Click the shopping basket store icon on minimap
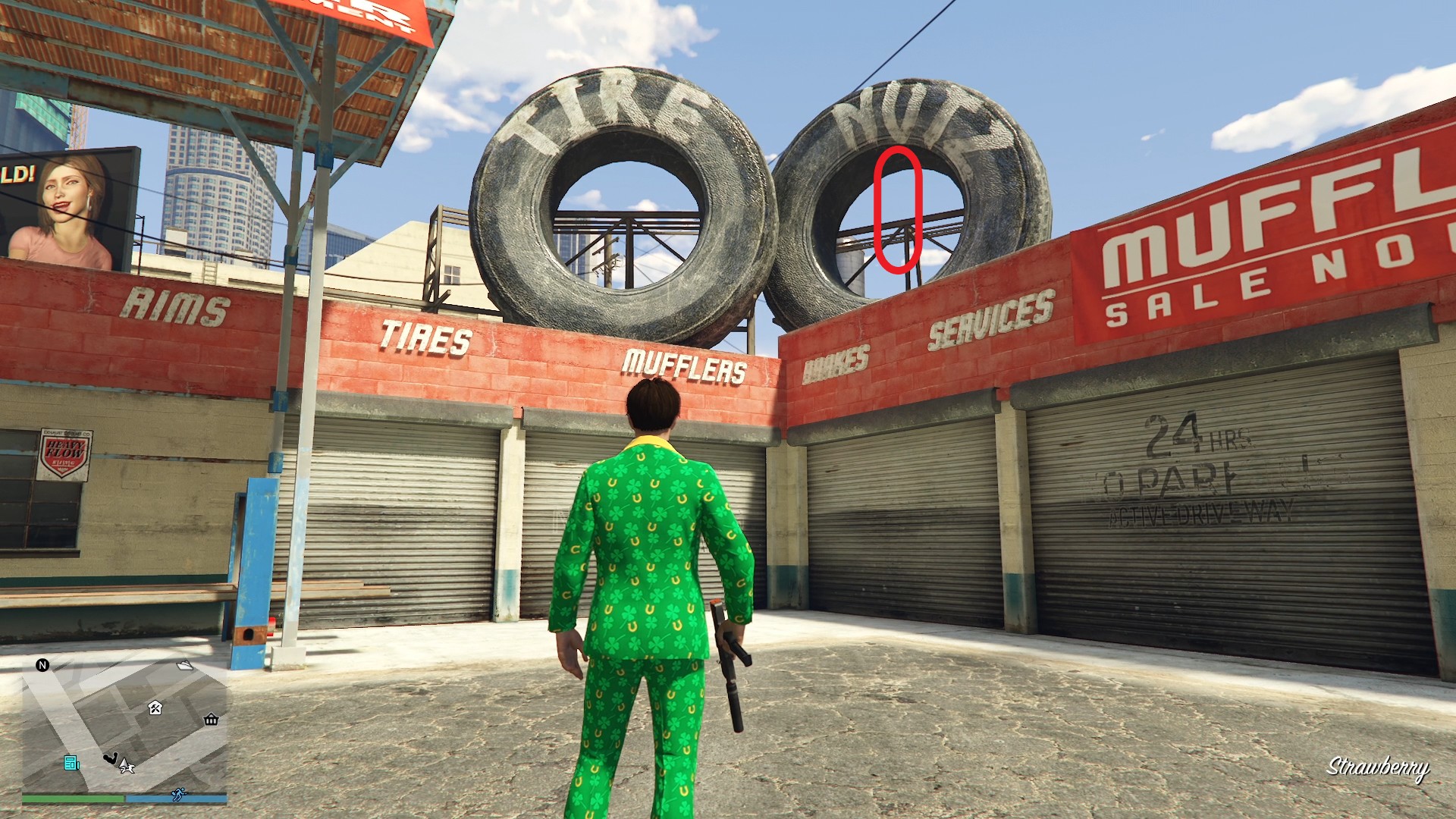Image resolution: width=1456 pixels, height=819 pixels. (x=211, y=720)
